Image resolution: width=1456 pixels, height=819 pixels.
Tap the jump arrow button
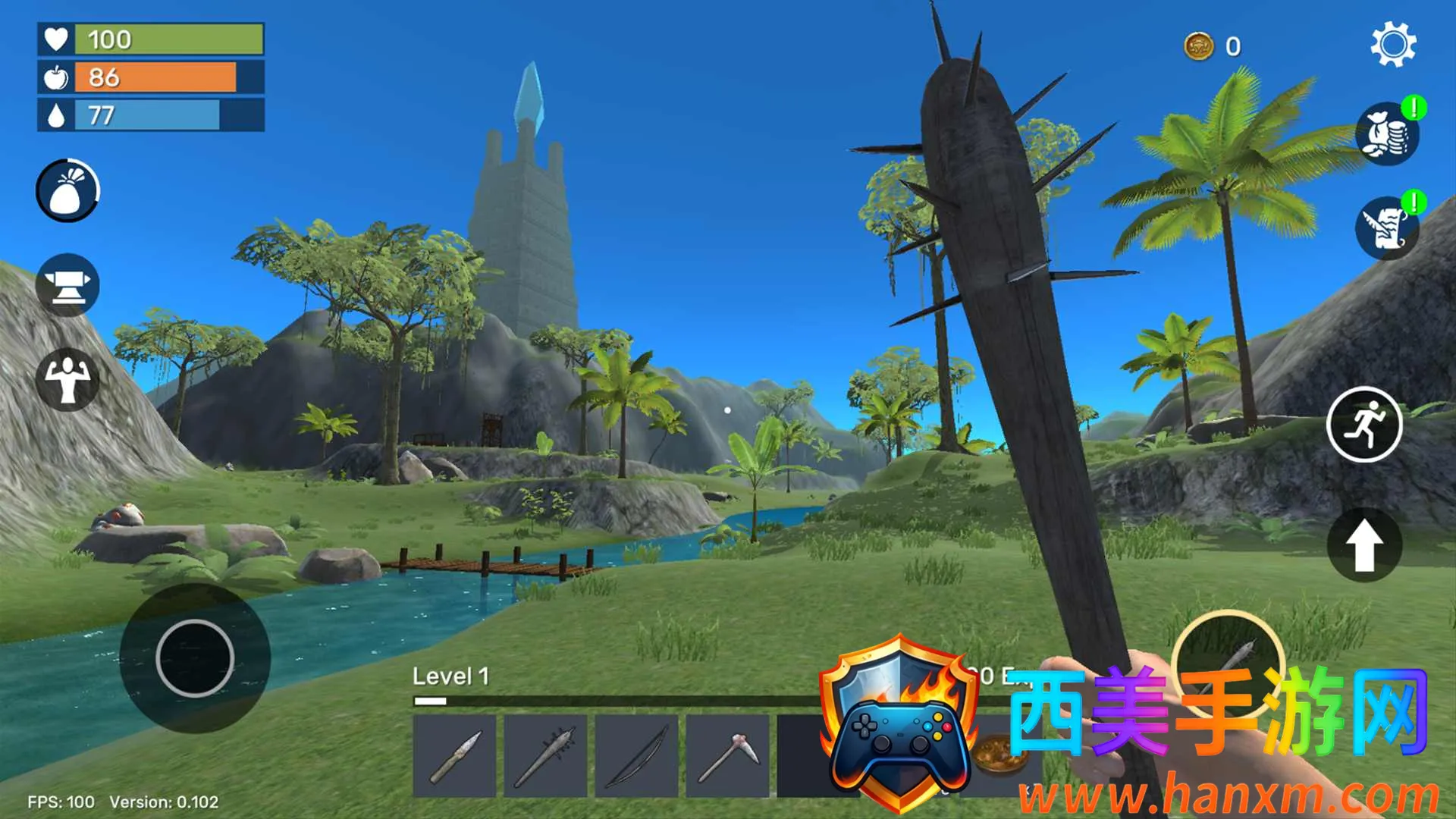(x=1363, y=544)
